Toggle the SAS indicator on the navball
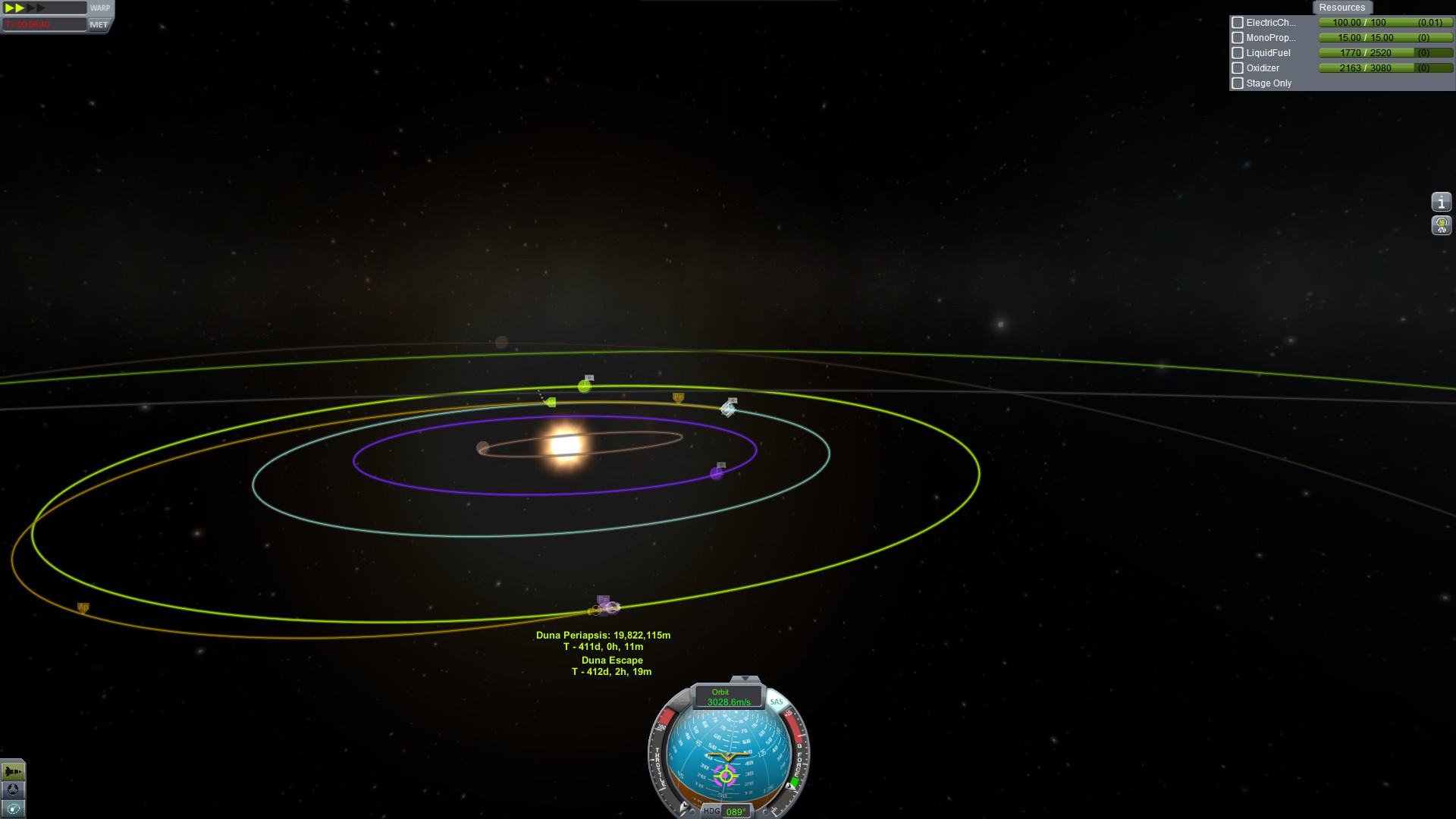Screen dimensions: 1456x819 [x=777, y=701]
